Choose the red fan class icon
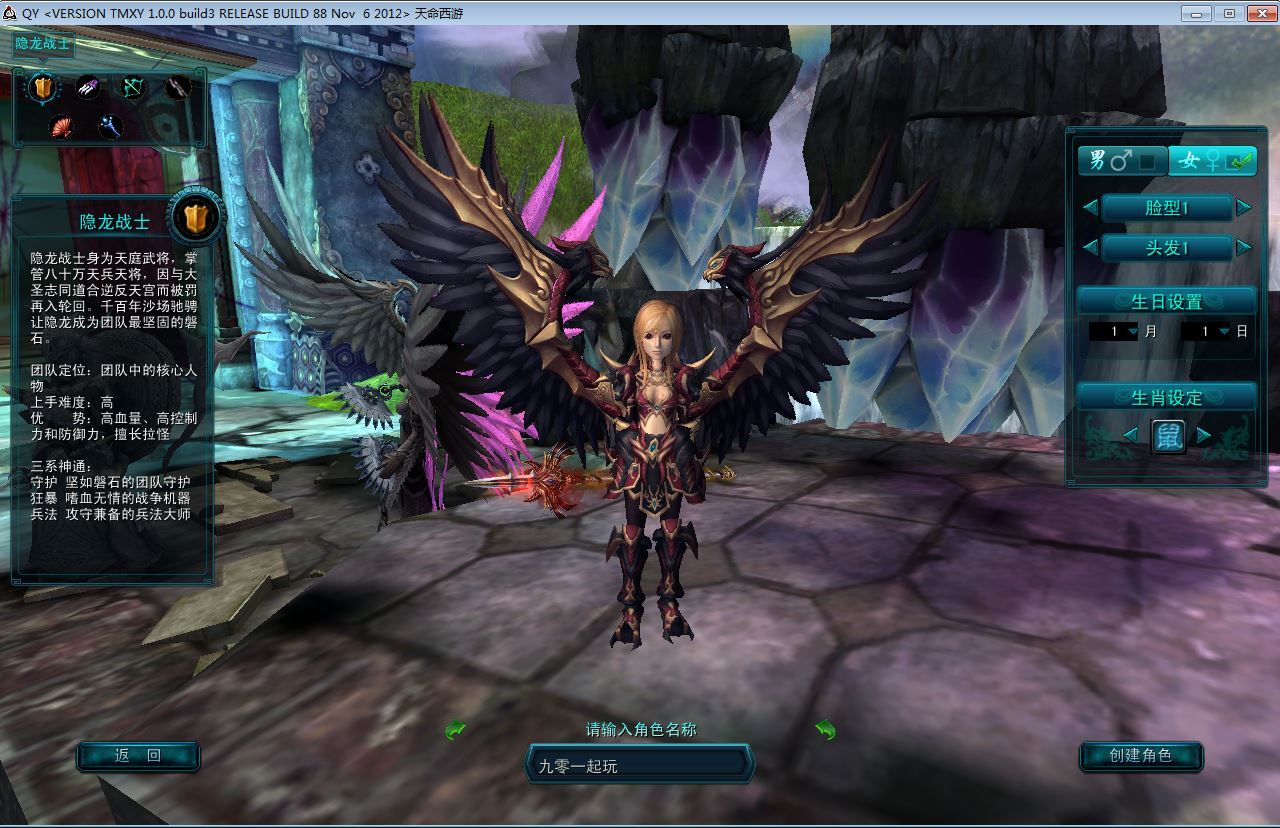The width and height of the screenshot is (1280, 828). point(64,127)
